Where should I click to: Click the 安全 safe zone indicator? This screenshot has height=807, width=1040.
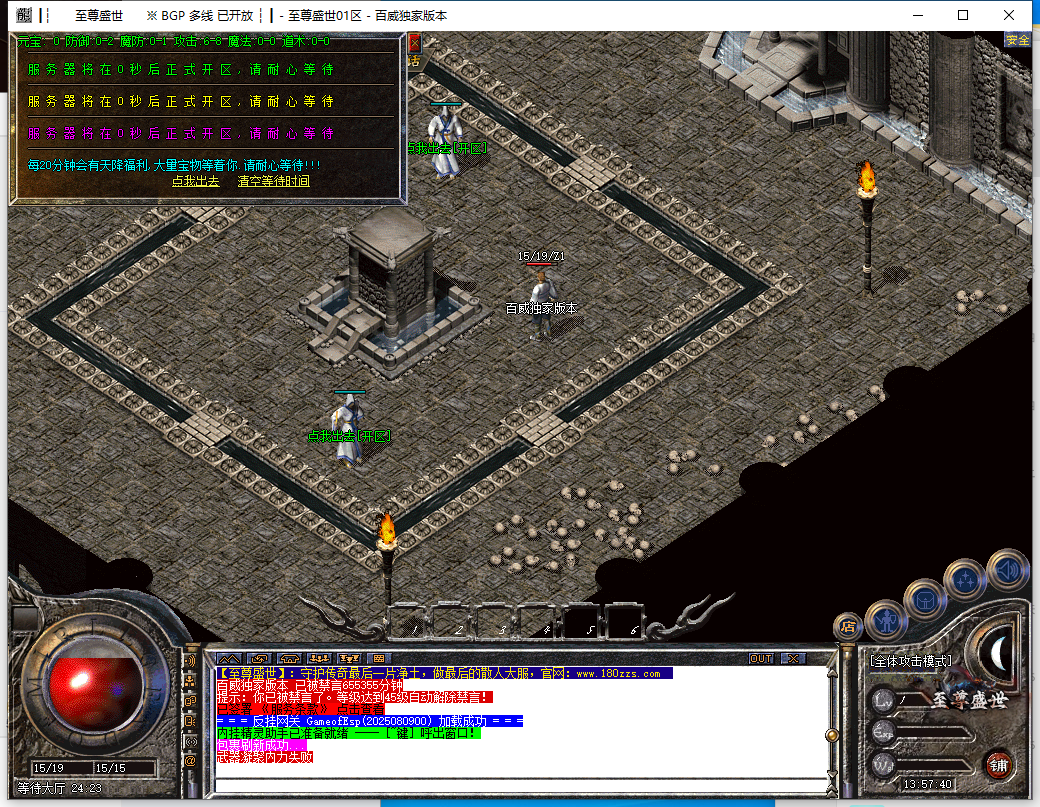click(1017, 40)
